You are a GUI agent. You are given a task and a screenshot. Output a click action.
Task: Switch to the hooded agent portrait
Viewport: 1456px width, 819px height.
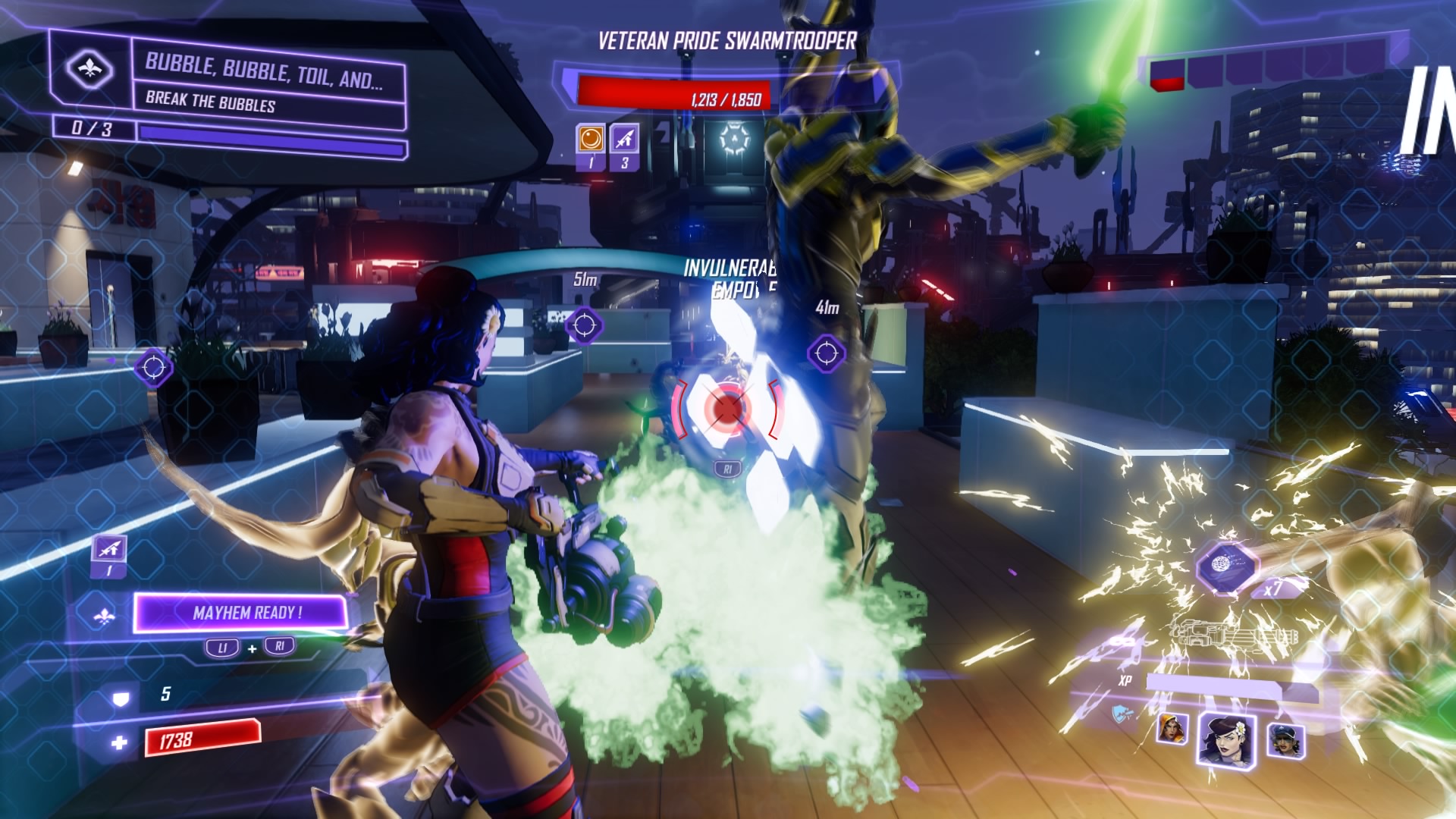tap(1172, 729)
